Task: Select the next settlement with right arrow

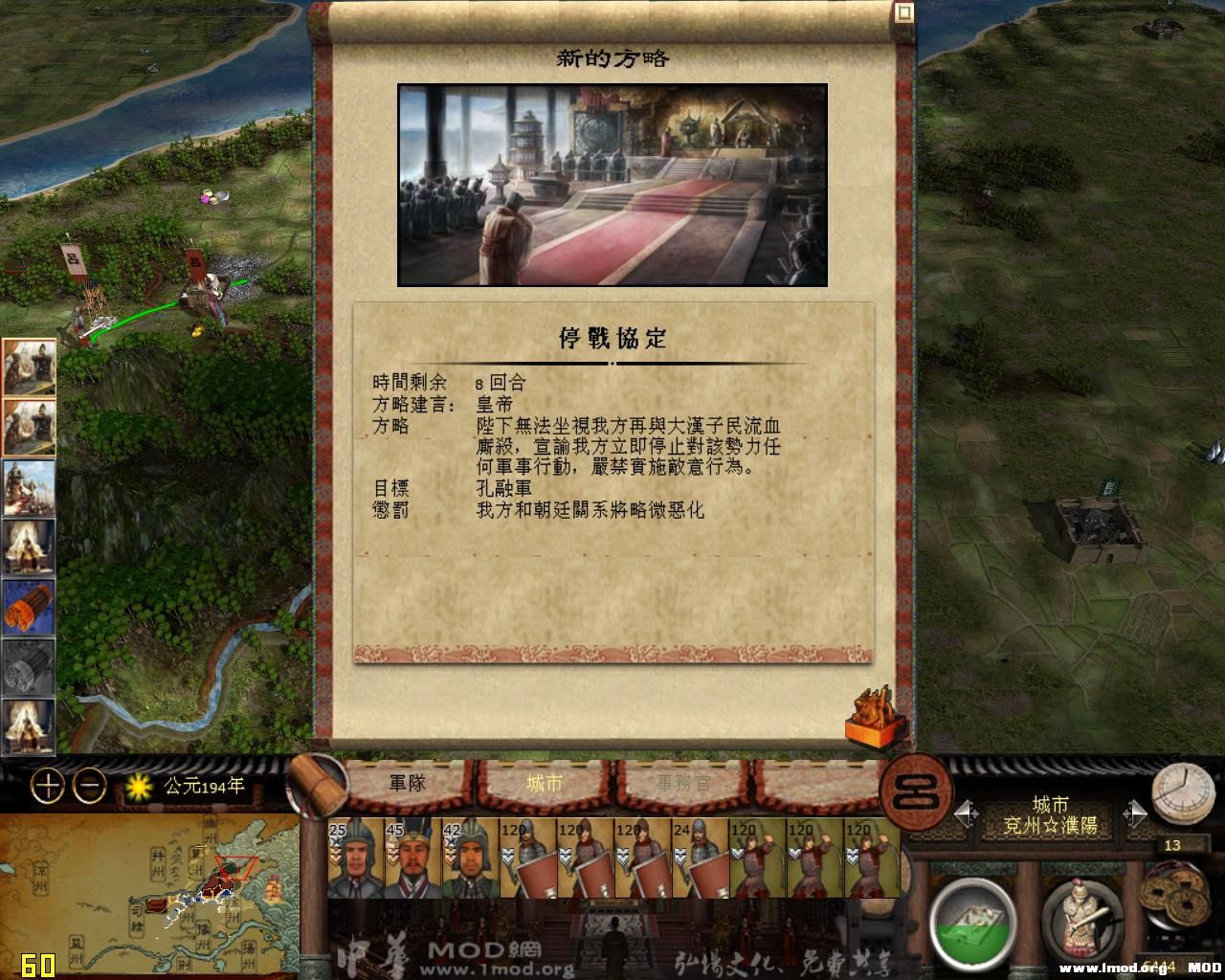Action: (1139, 812)
